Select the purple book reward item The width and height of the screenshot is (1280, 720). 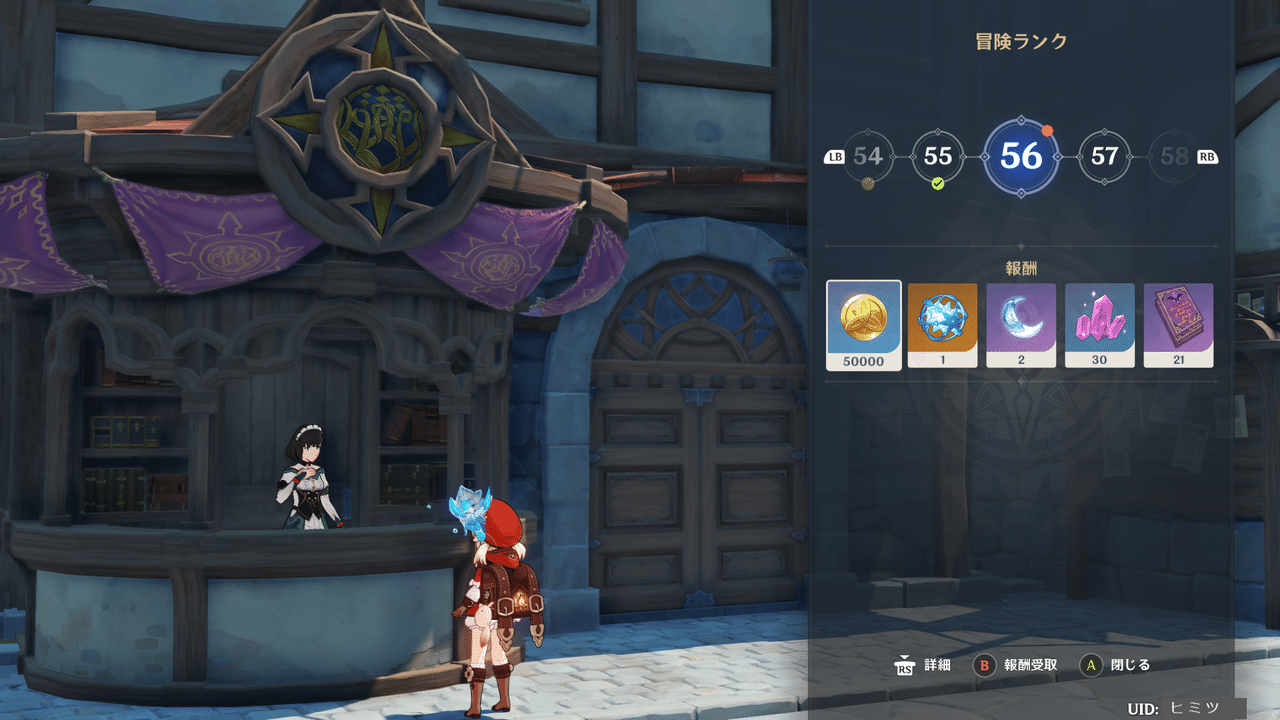tap(1178, 325)
